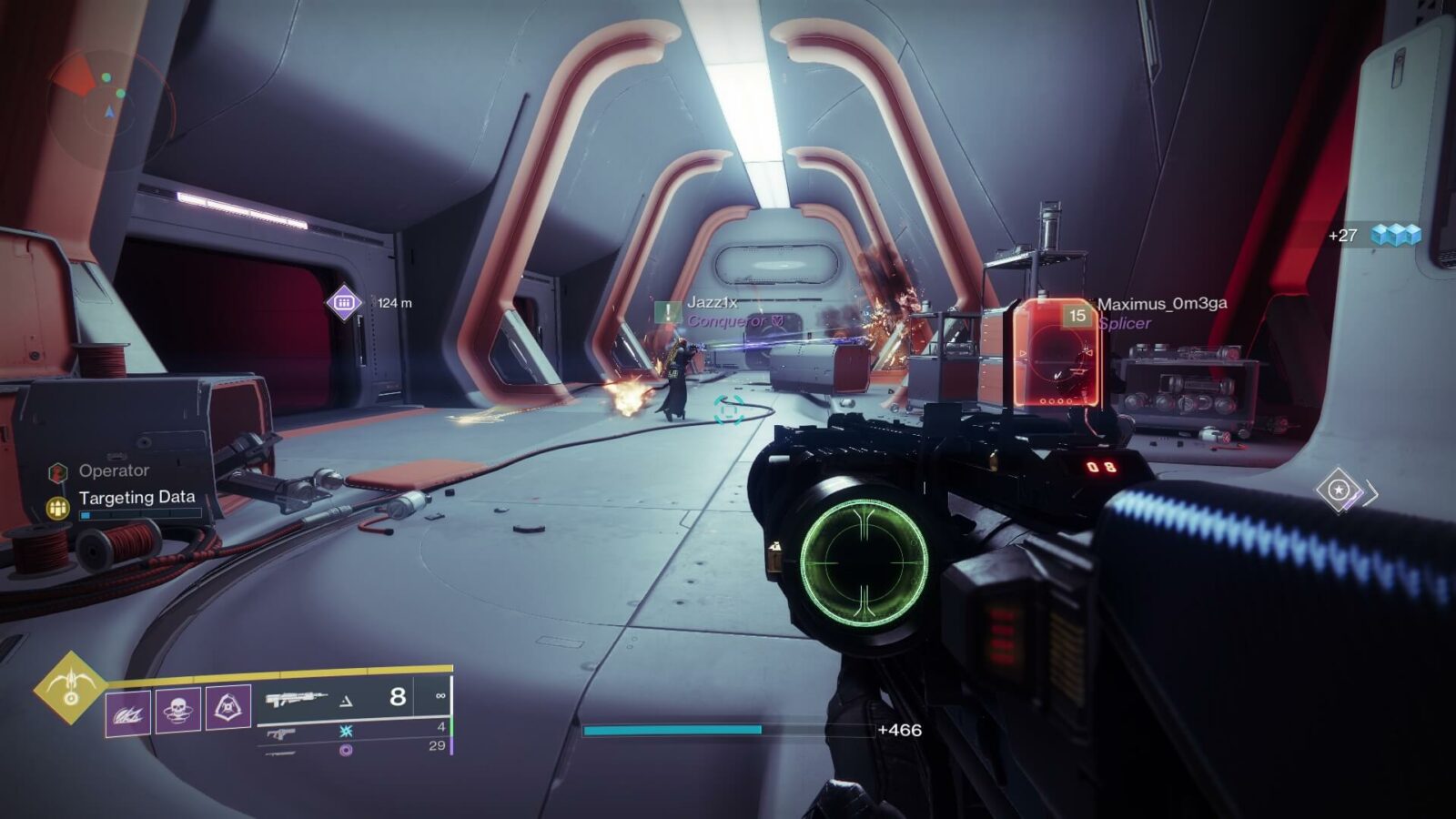Click the teal boss health bar
This screenshot has height=819, width=1456.
coord(673,730)
